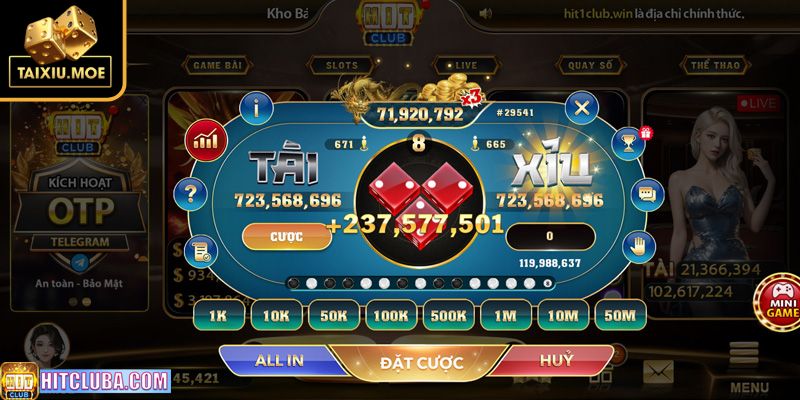
Task: Cancel the bet with Huỷ
Action: [555, 360]
